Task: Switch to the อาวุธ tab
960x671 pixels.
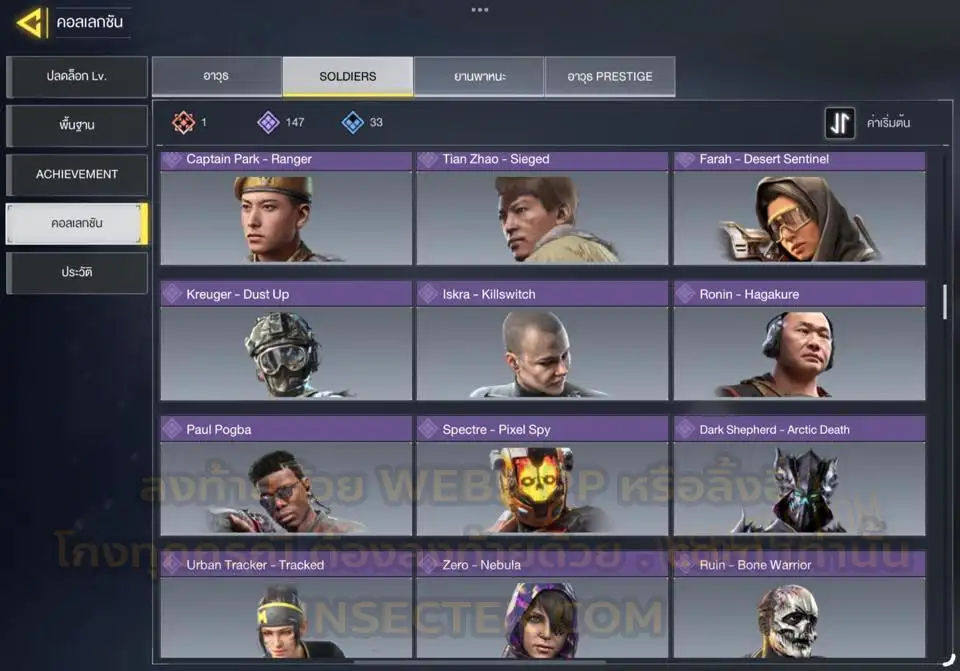Action: [x=216, y=77]
